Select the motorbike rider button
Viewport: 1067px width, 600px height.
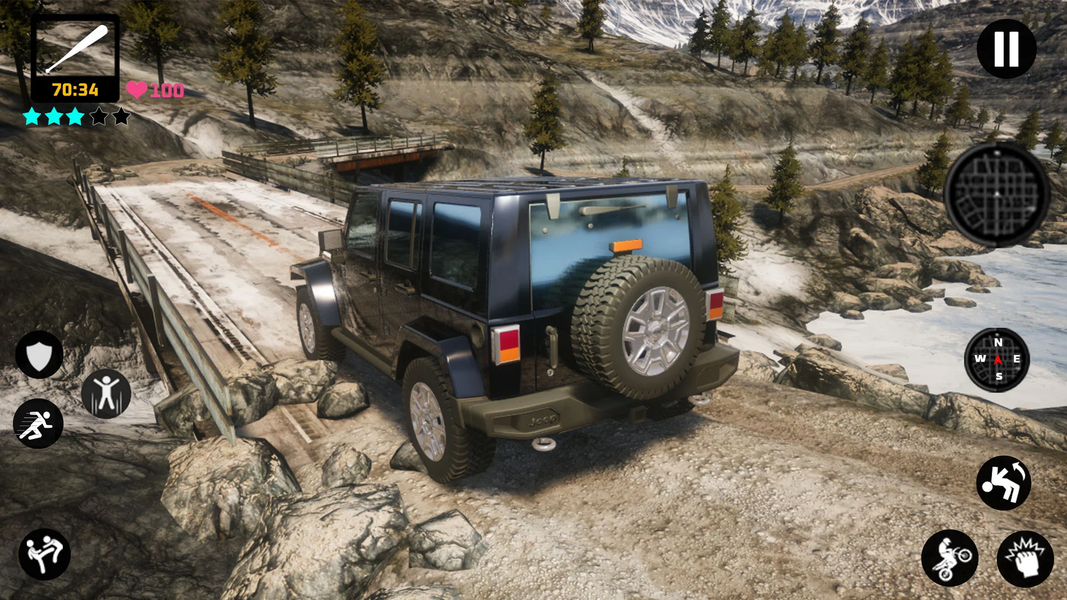949,558
